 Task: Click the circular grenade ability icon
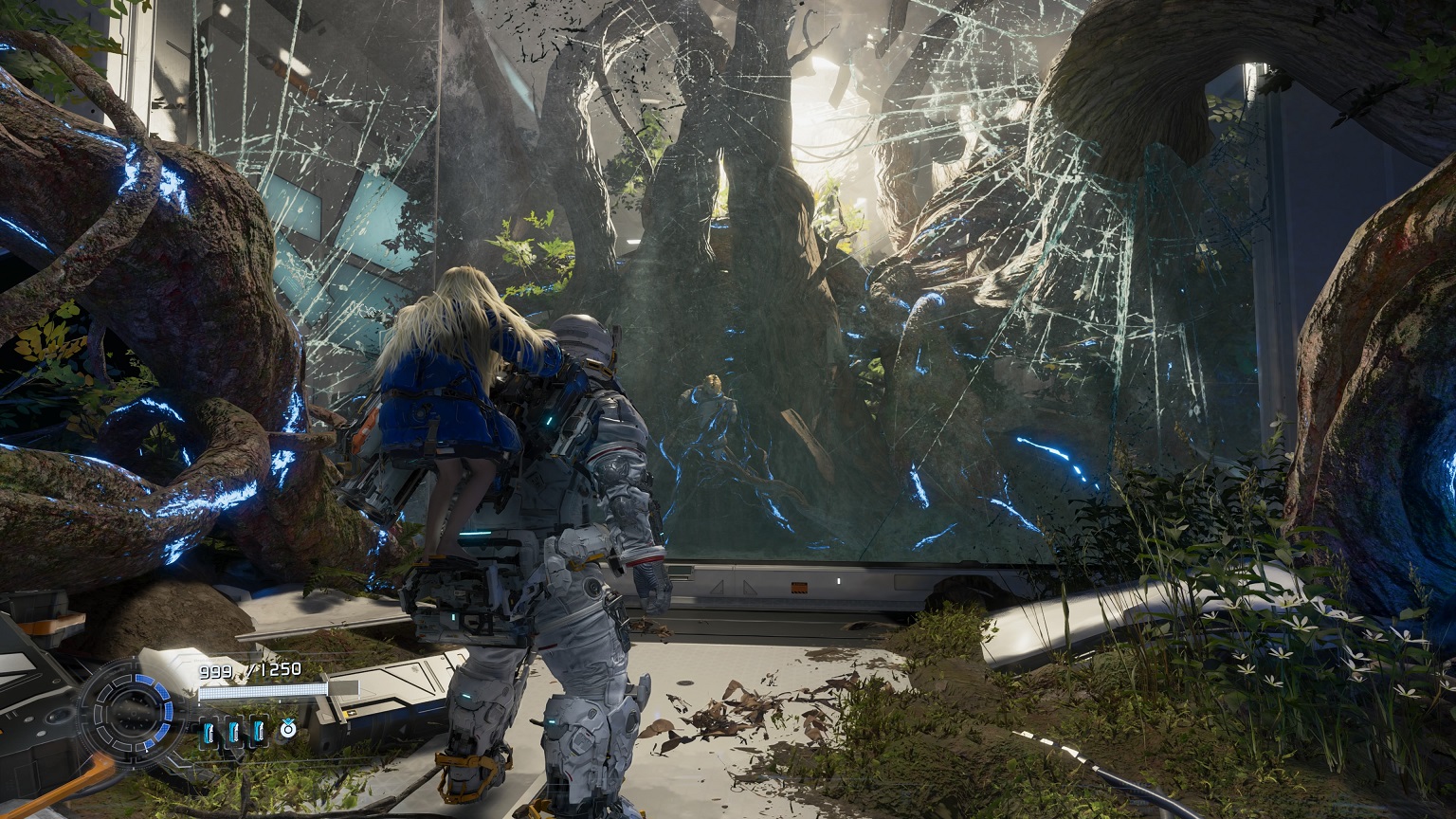click(288, 730)
